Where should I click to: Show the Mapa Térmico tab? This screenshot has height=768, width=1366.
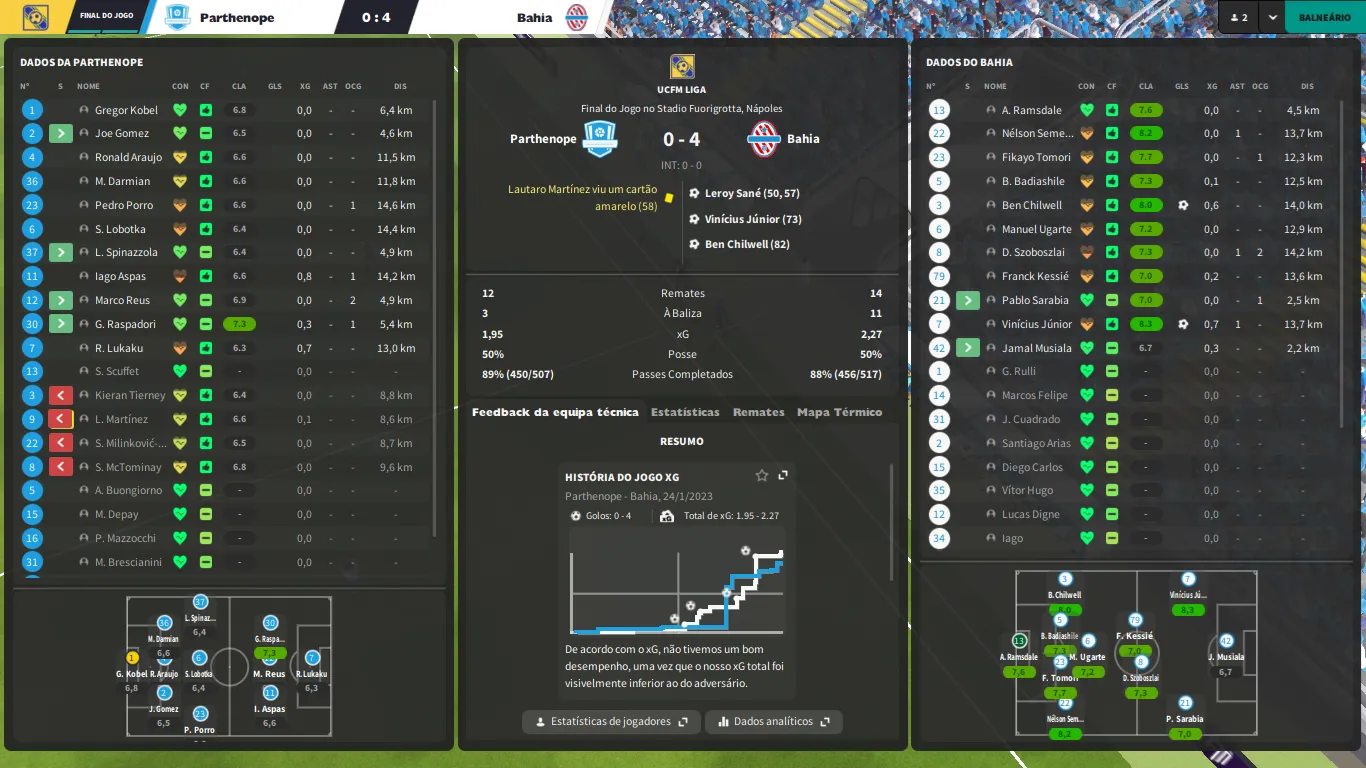[x=839, y=412]
